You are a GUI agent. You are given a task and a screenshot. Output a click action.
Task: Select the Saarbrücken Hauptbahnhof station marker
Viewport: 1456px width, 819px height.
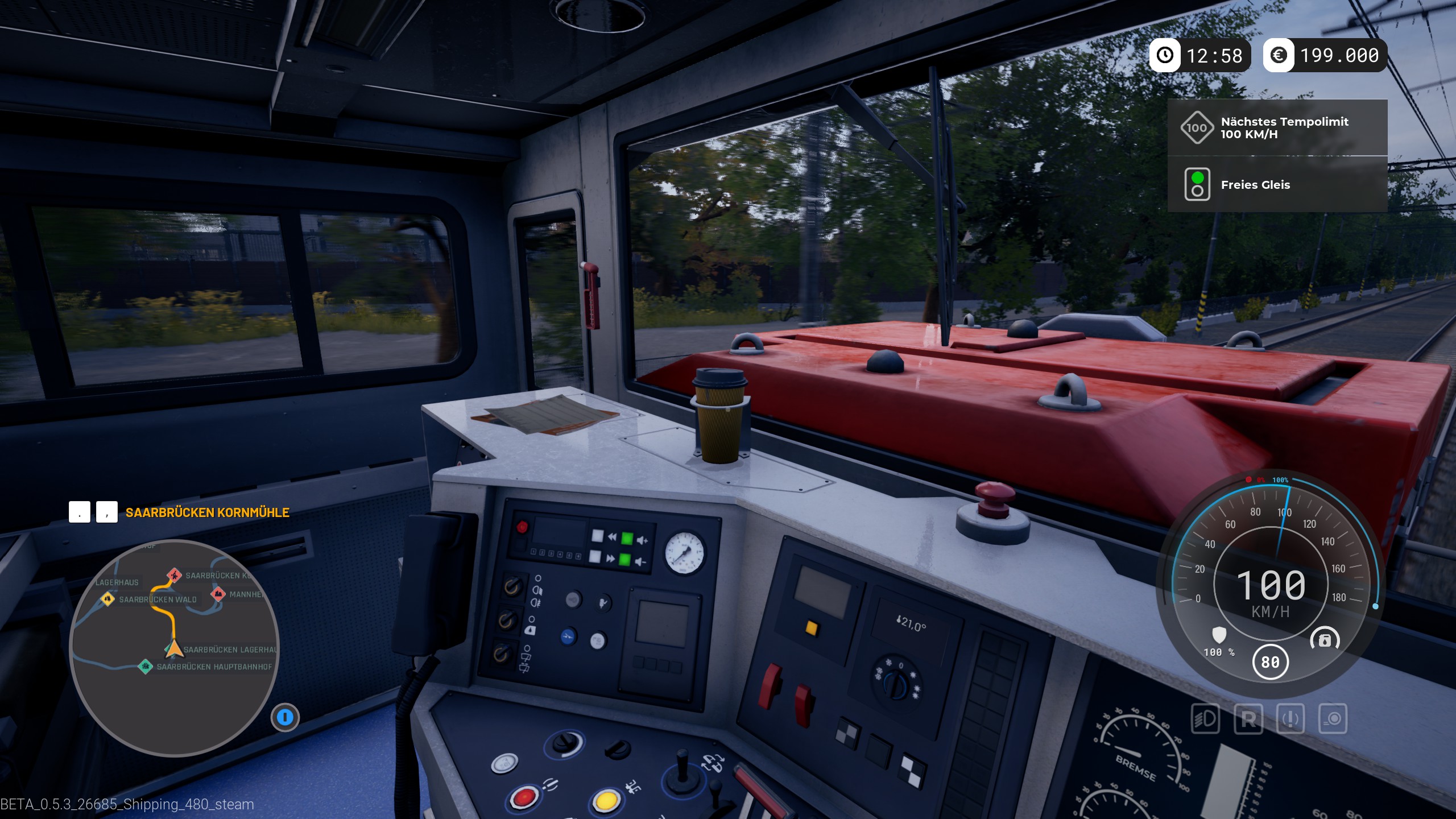[146, 666]
